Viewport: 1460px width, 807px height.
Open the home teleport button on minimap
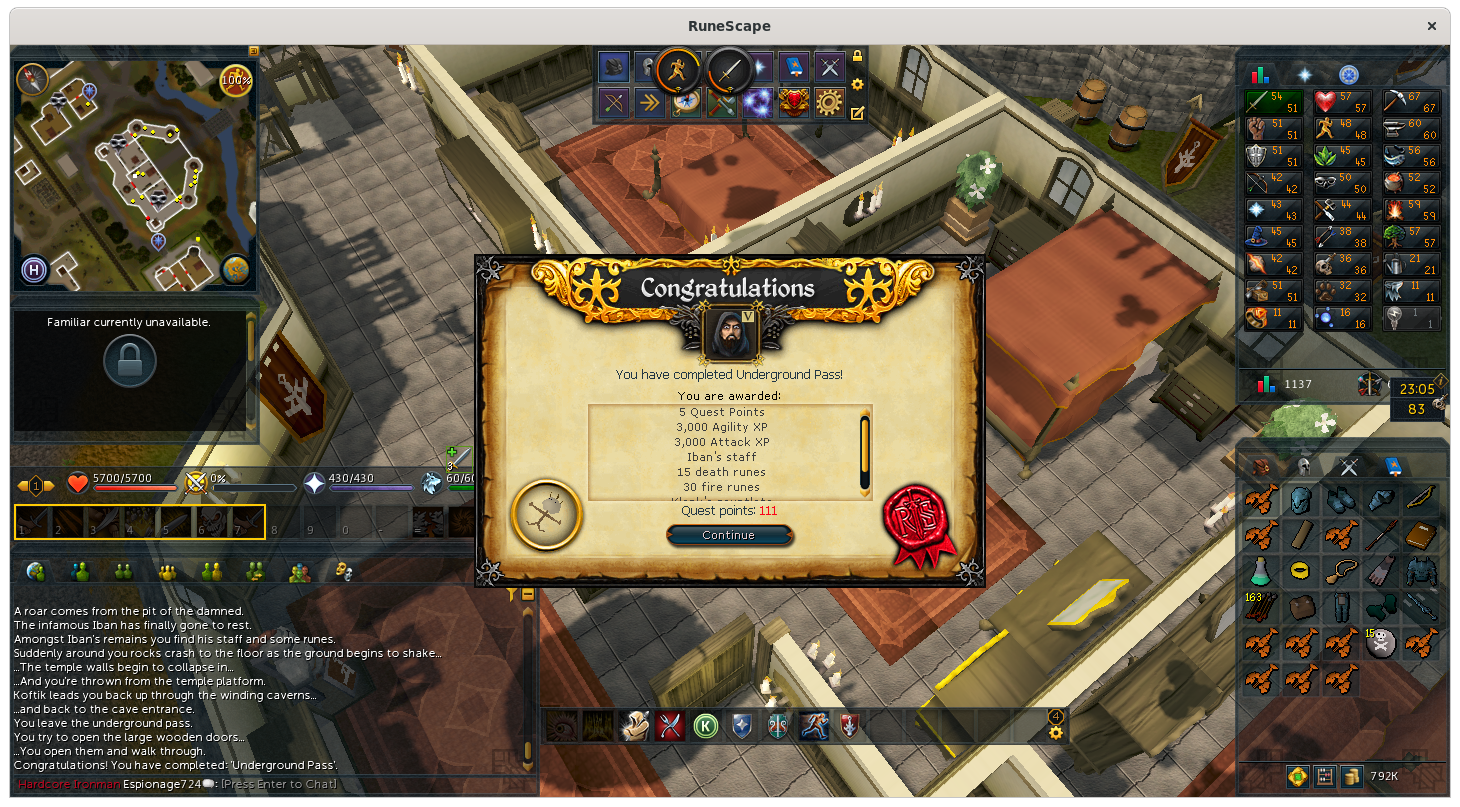tap(34, 270)
